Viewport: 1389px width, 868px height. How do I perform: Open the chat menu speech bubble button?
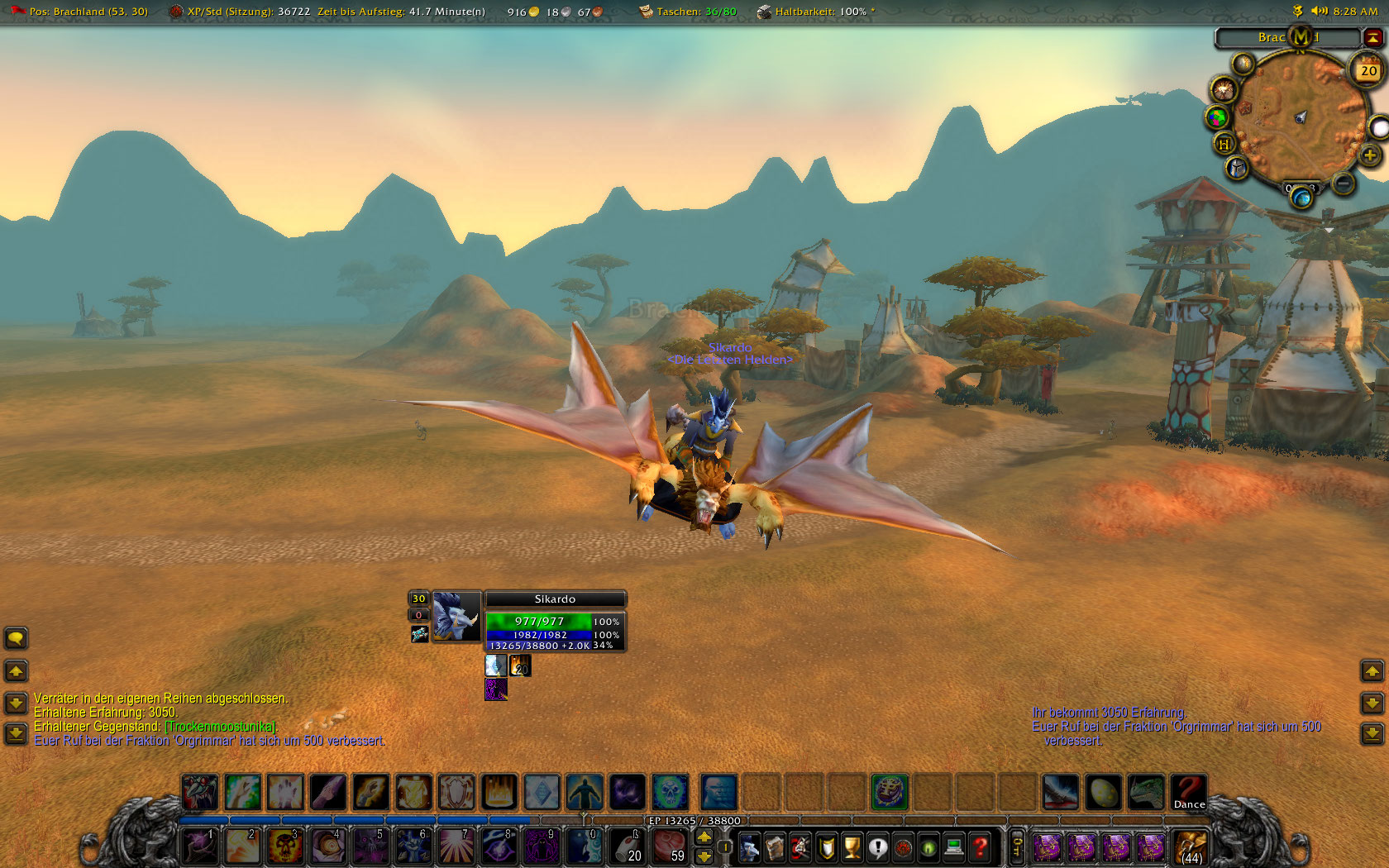[x=16, y=638]
